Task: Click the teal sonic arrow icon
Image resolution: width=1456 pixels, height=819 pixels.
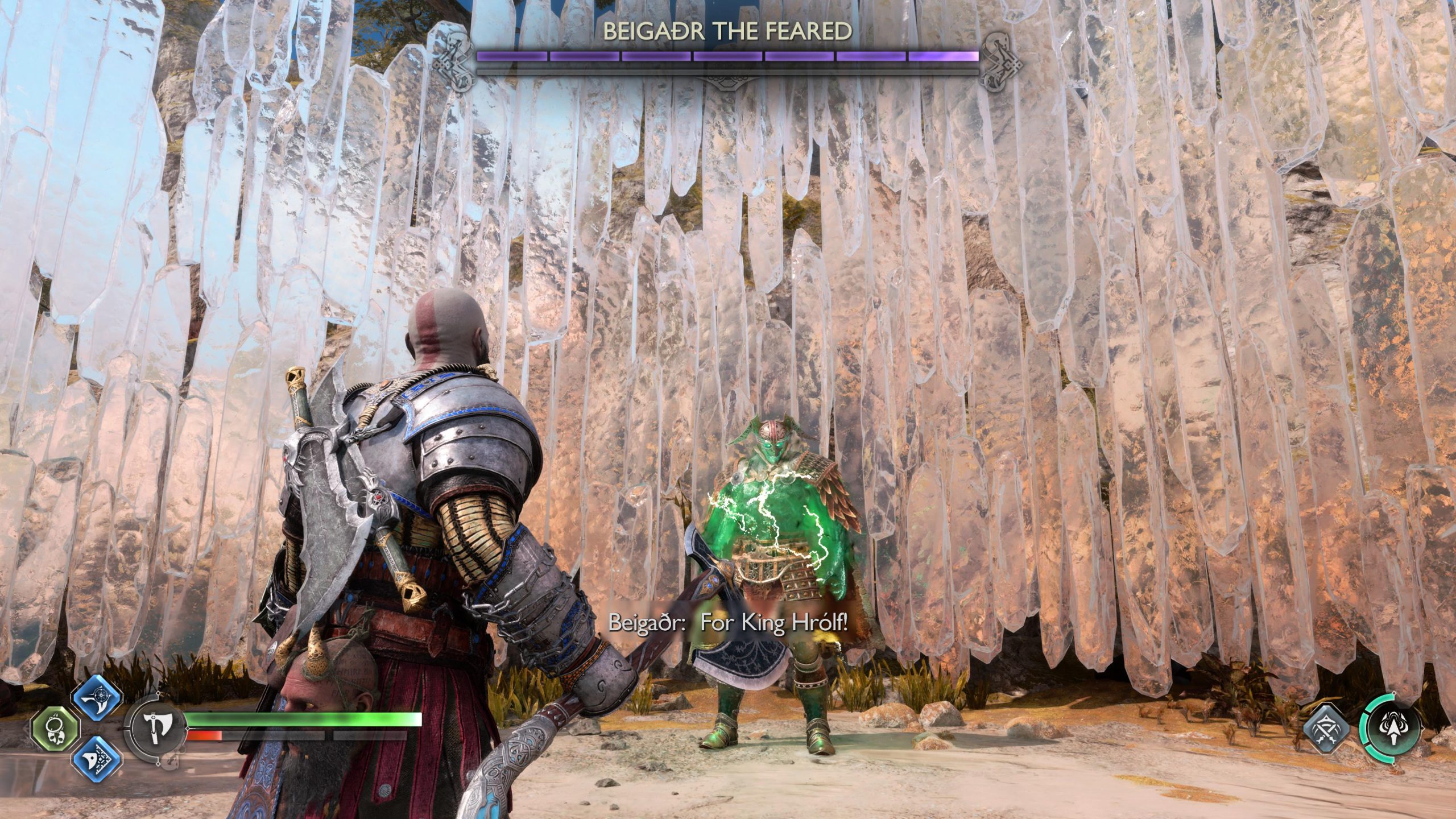Action: [1388, 730]
